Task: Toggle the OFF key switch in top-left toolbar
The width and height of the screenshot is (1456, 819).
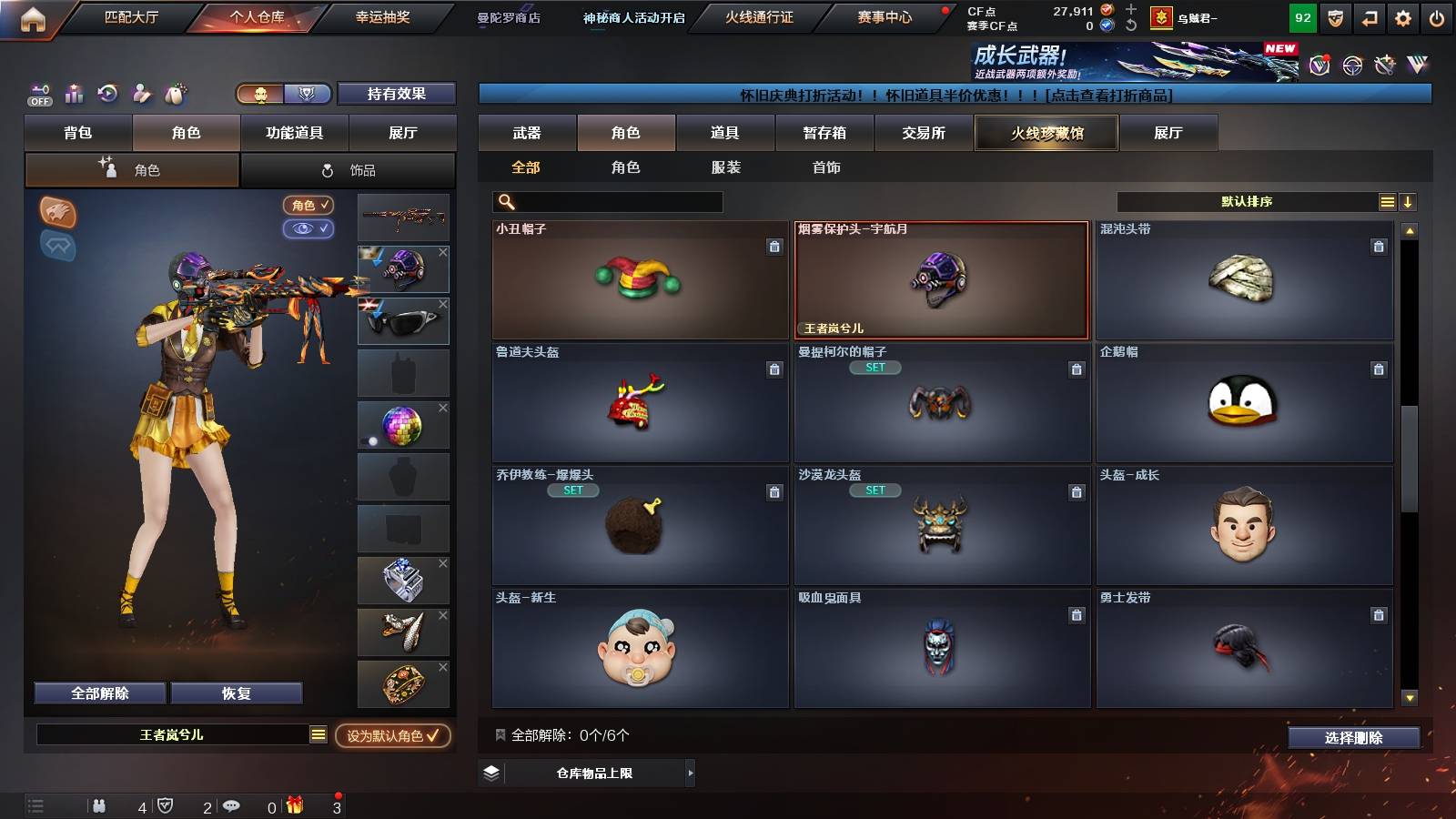Action: pos(38,94)
